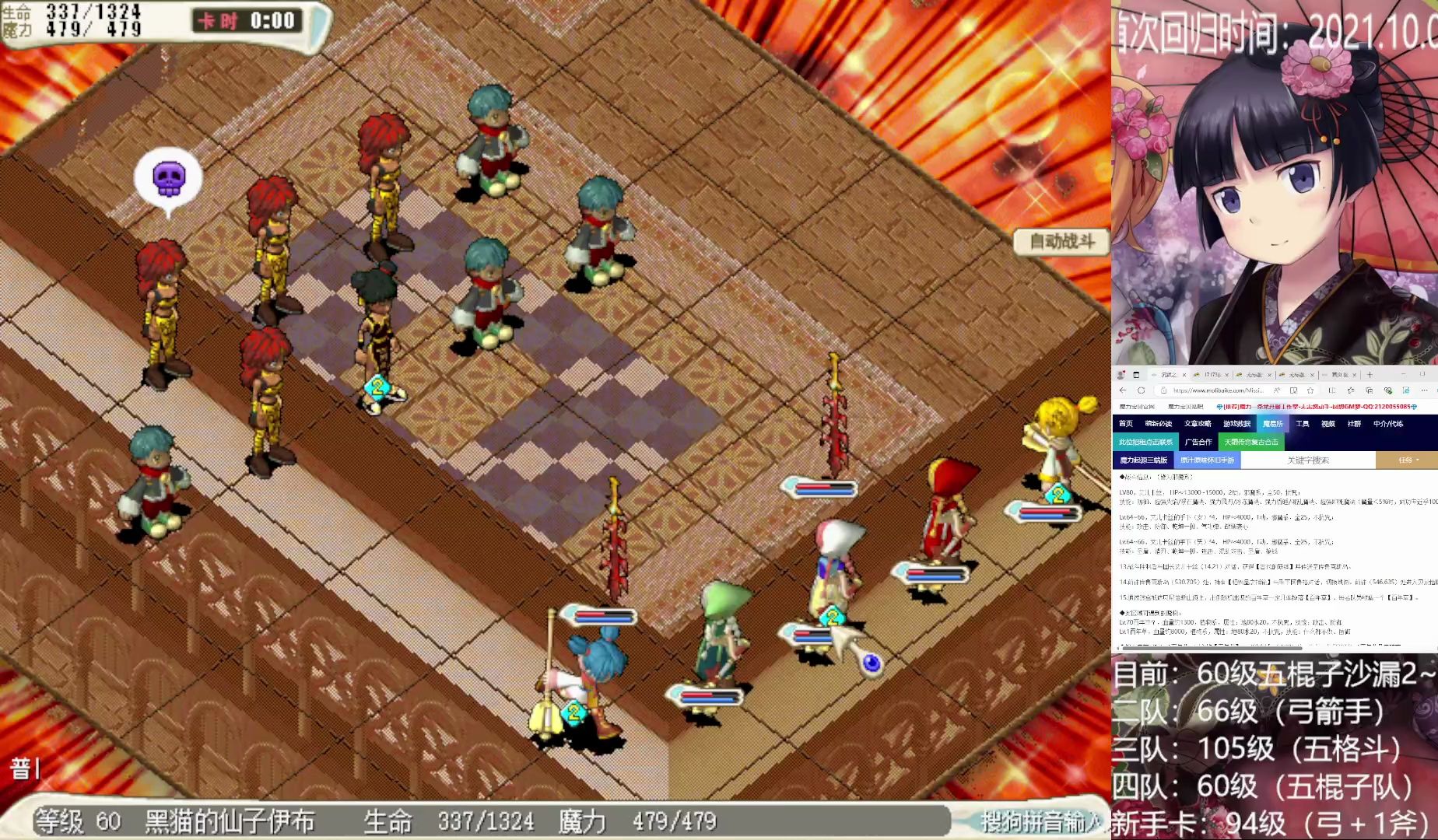Toggle the 自动战斗 auto-battle button
The width and height of the screenshot is (1438, 840).
(x=1062, y=242)
